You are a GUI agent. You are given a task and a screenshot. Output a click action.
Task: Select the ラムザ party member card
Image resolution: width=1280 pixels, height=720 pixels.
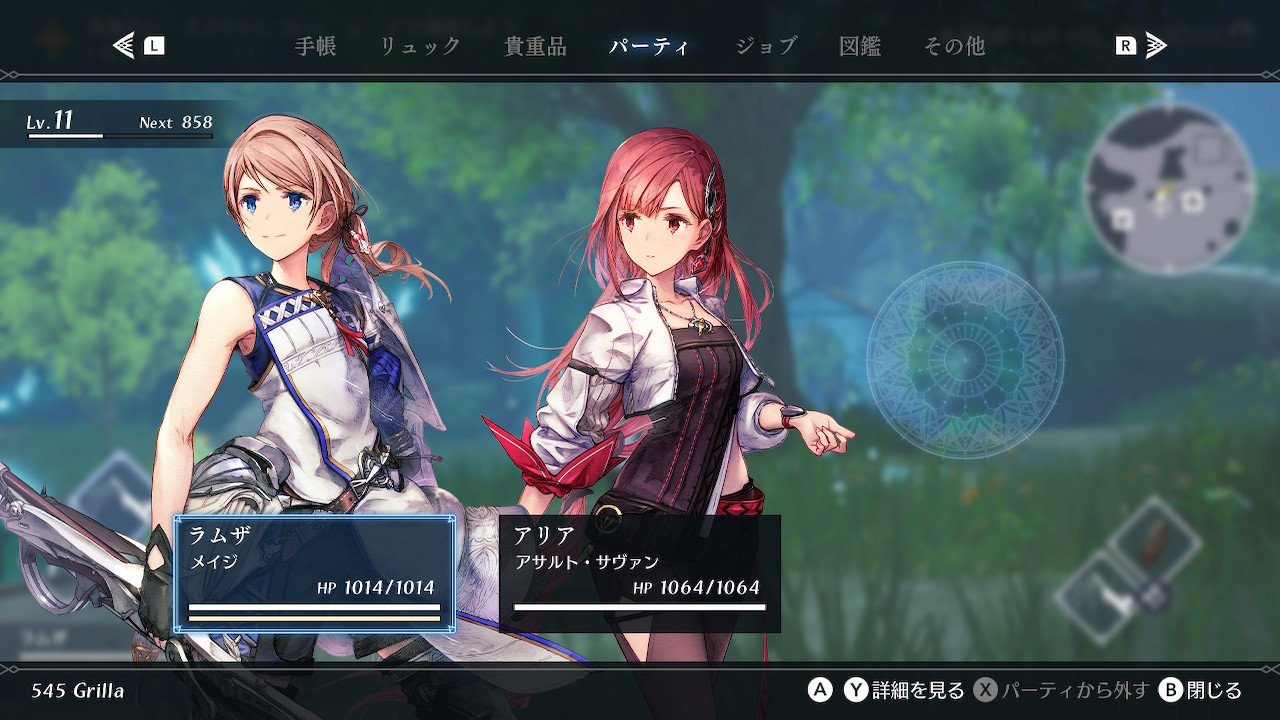point(315,574)
